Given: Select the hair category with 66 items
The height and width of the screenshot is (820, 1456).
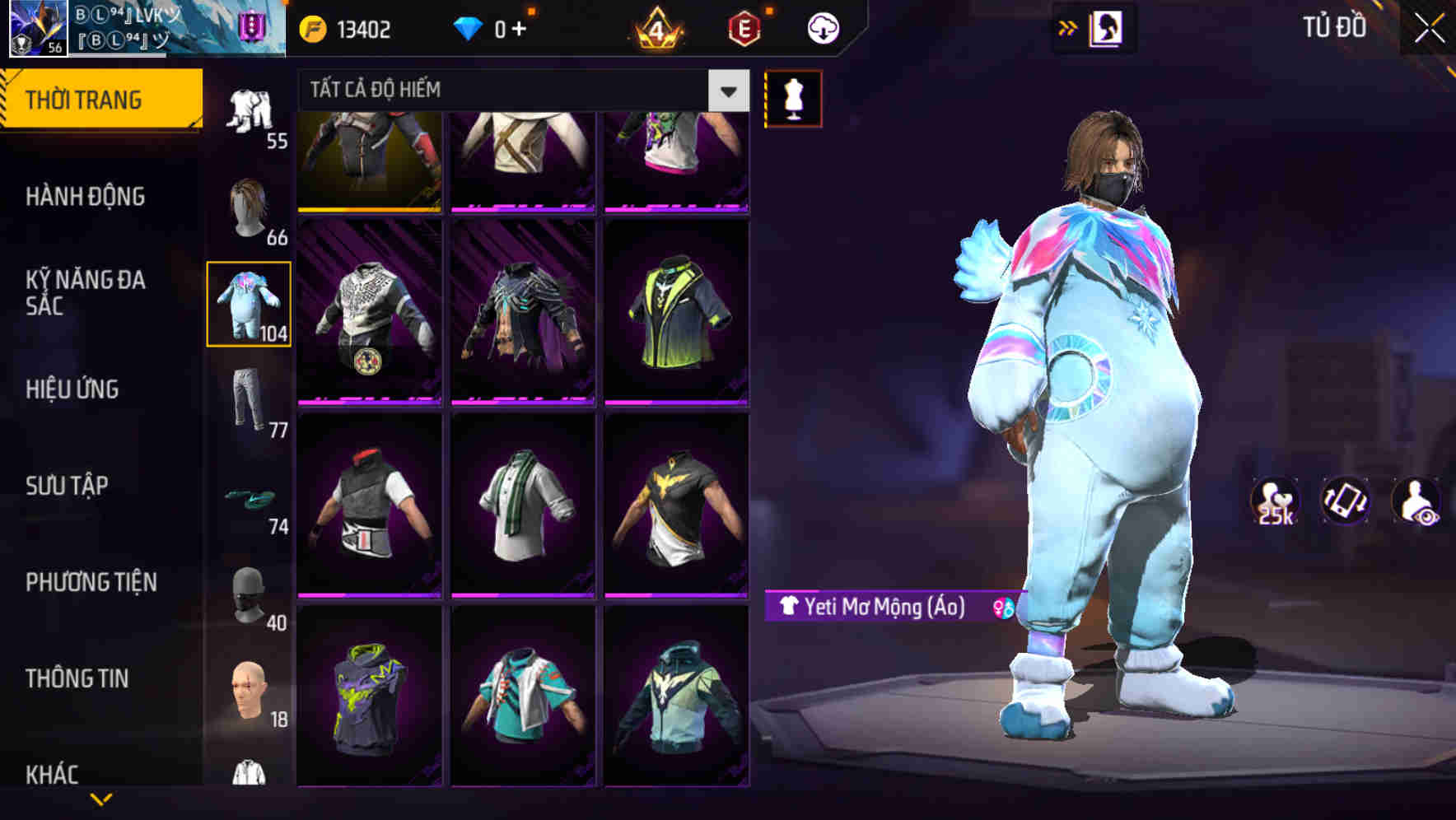Looking at the screenshot, I should pos(249,204).
